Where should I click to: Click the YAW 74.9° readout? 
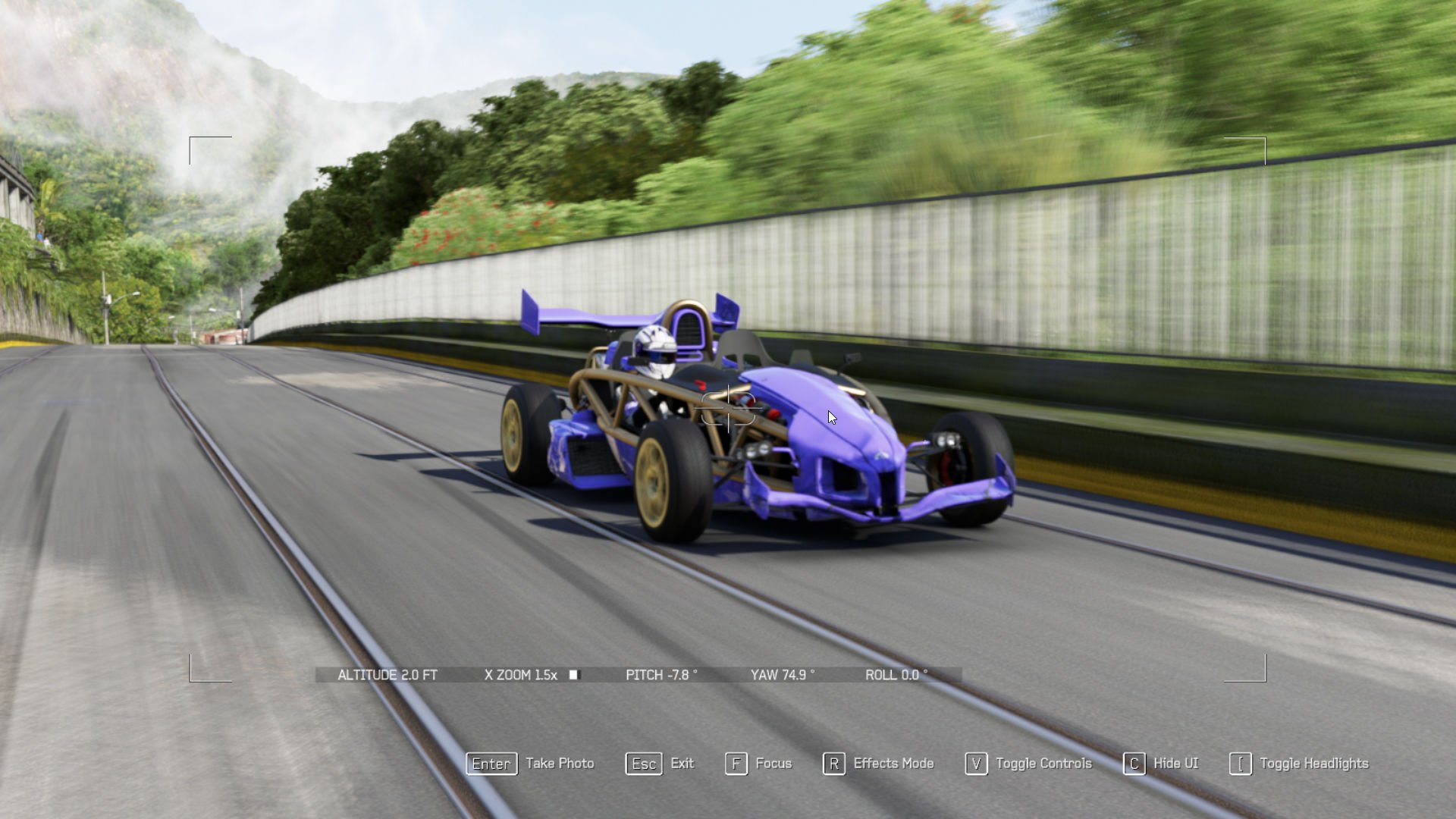click(781, 675)
